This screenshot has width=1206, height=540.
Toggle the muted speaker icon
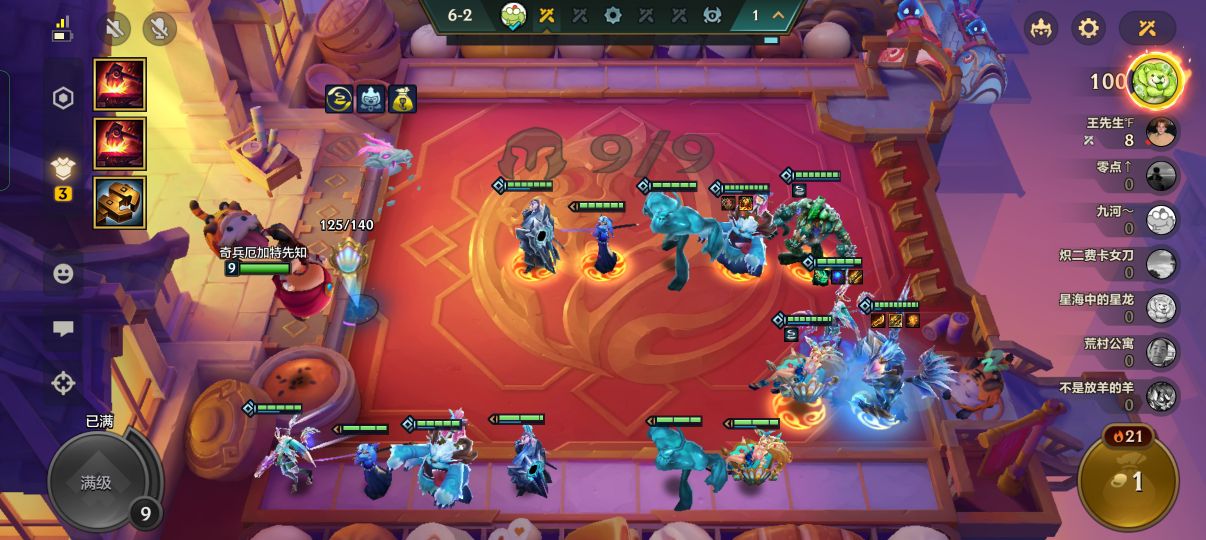[x=115, y=28]
